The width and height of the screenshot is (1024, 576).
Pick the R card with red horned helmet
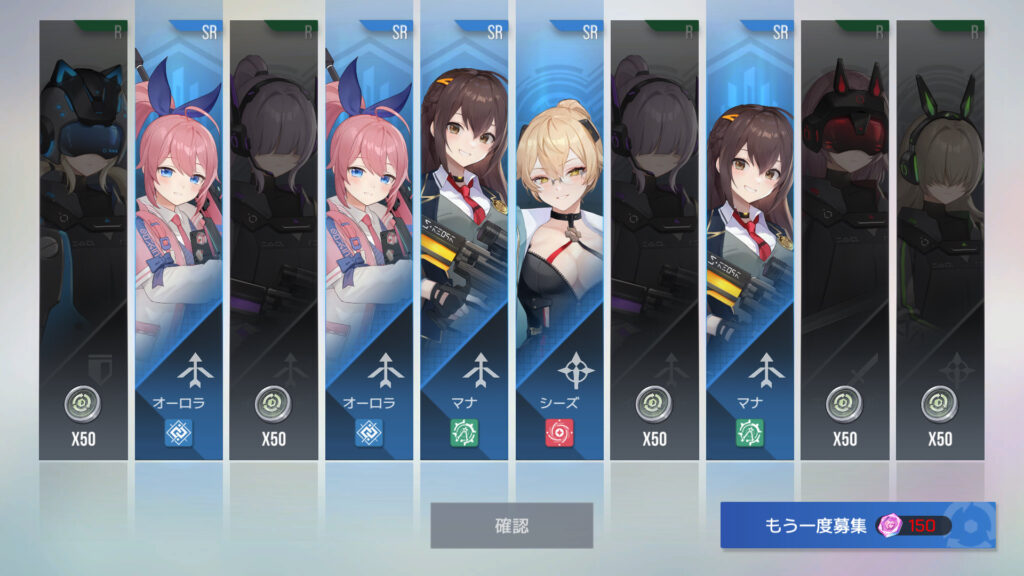pyautogui.click(x=844, y=240)
